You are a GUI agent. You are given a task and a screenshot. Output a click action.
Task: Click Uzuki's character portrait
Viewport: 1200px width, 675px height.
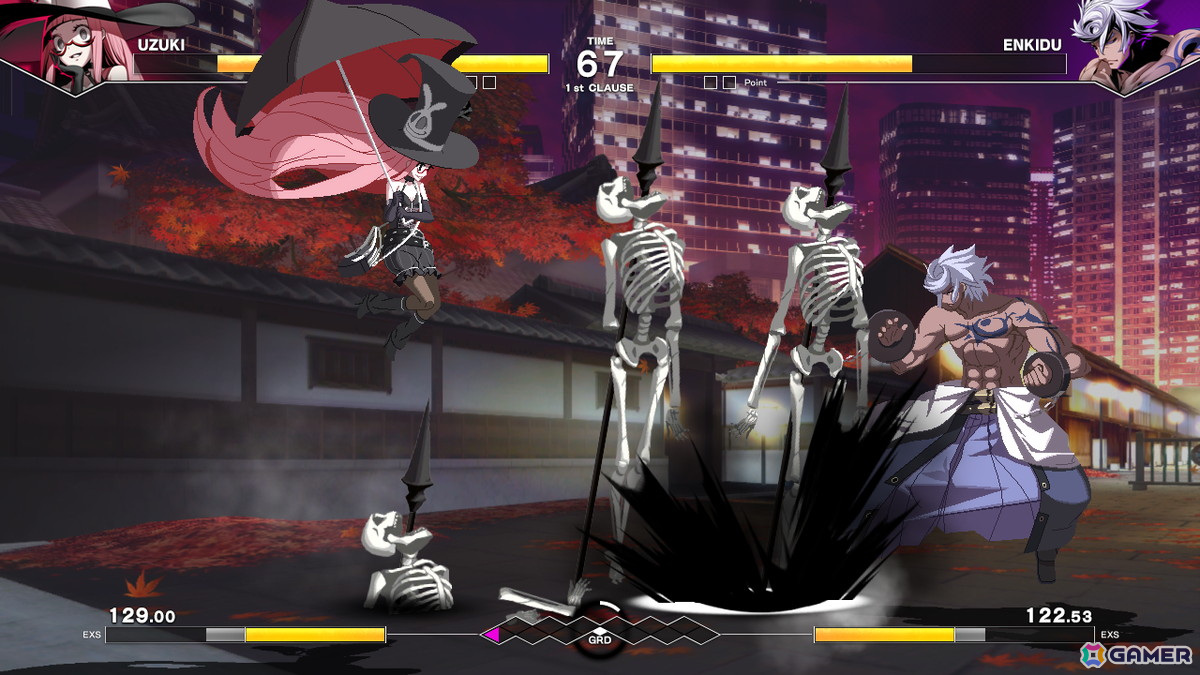pyautogui.click(x=62, y=48)
